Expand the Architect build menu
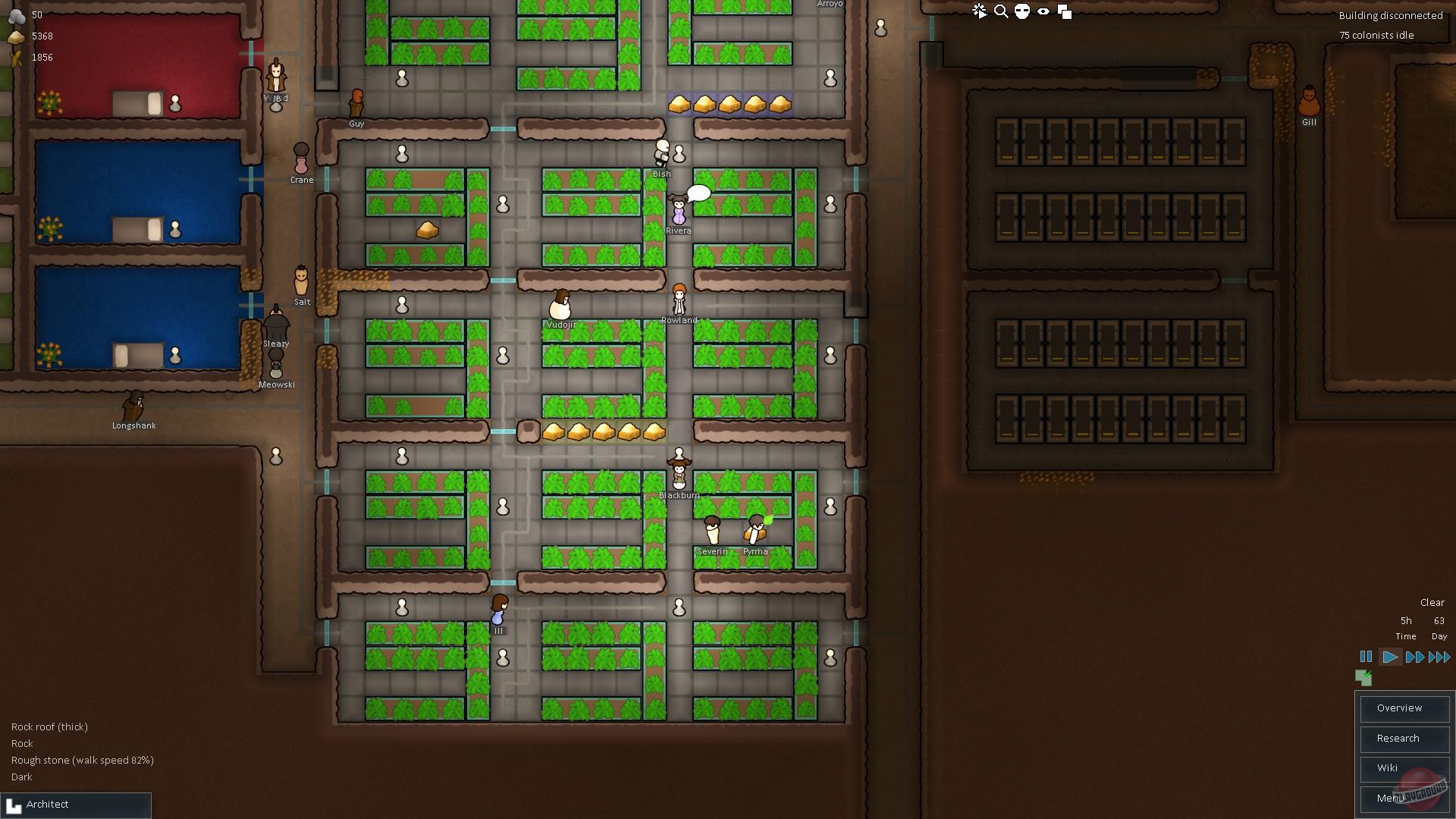The image size is (1456, 819). pyautogui.click(x=76, y=804)
